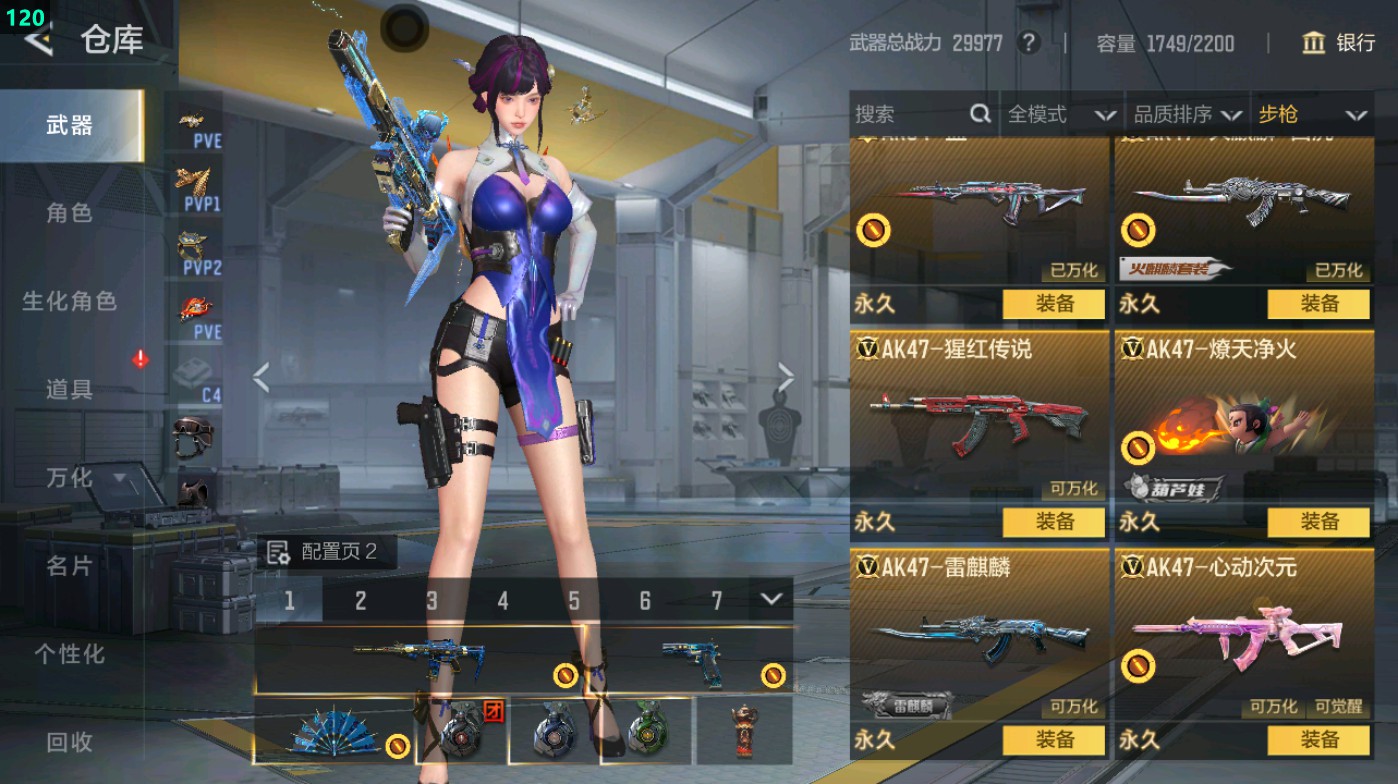This screenshot has height=784, width=1398.
Task: Collapse the character display with the left arrow
Action: [260, 376]
